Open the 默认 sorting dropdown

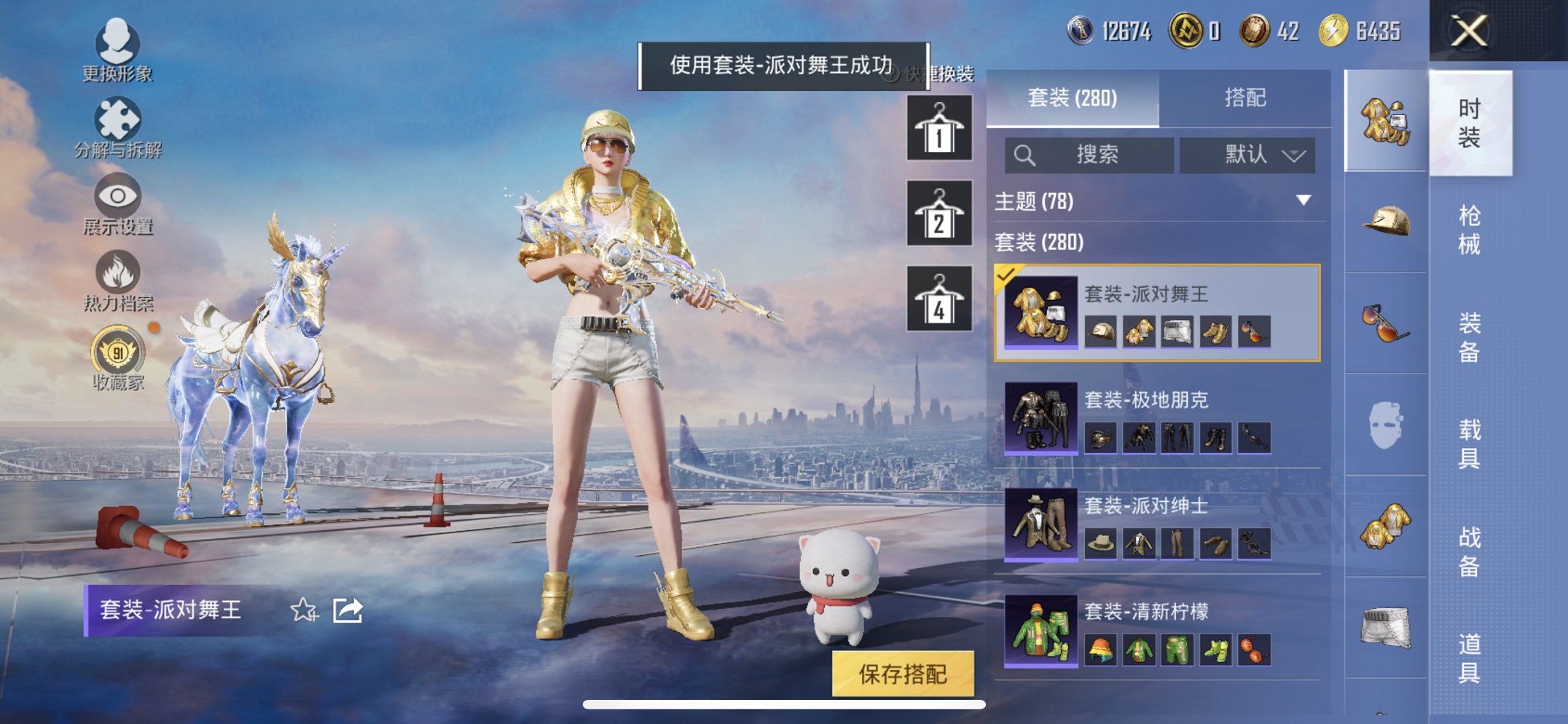pos(1247,154)
